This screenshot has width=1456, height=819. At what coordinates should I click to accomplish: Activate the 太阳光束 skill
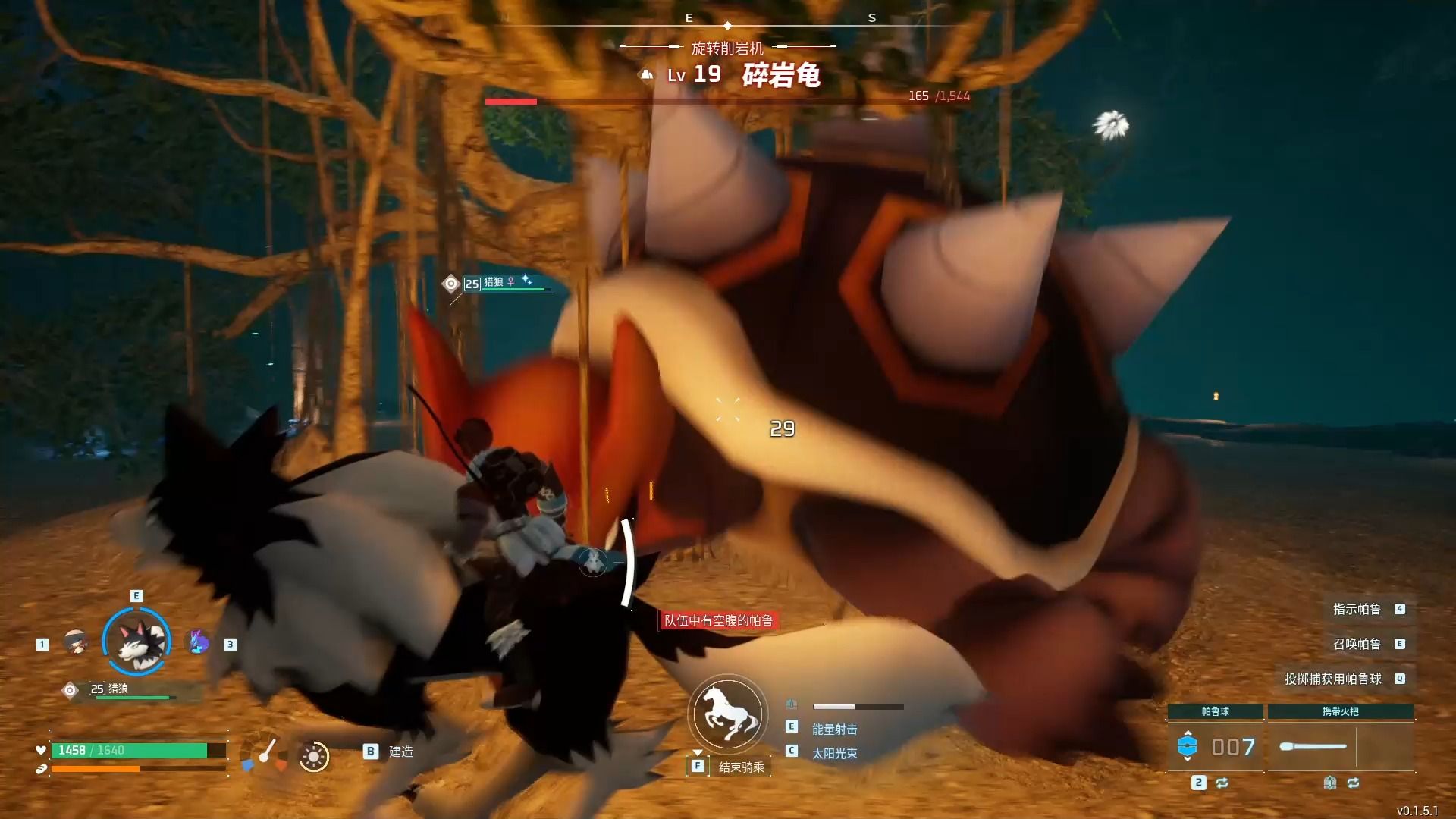(834, 753)
